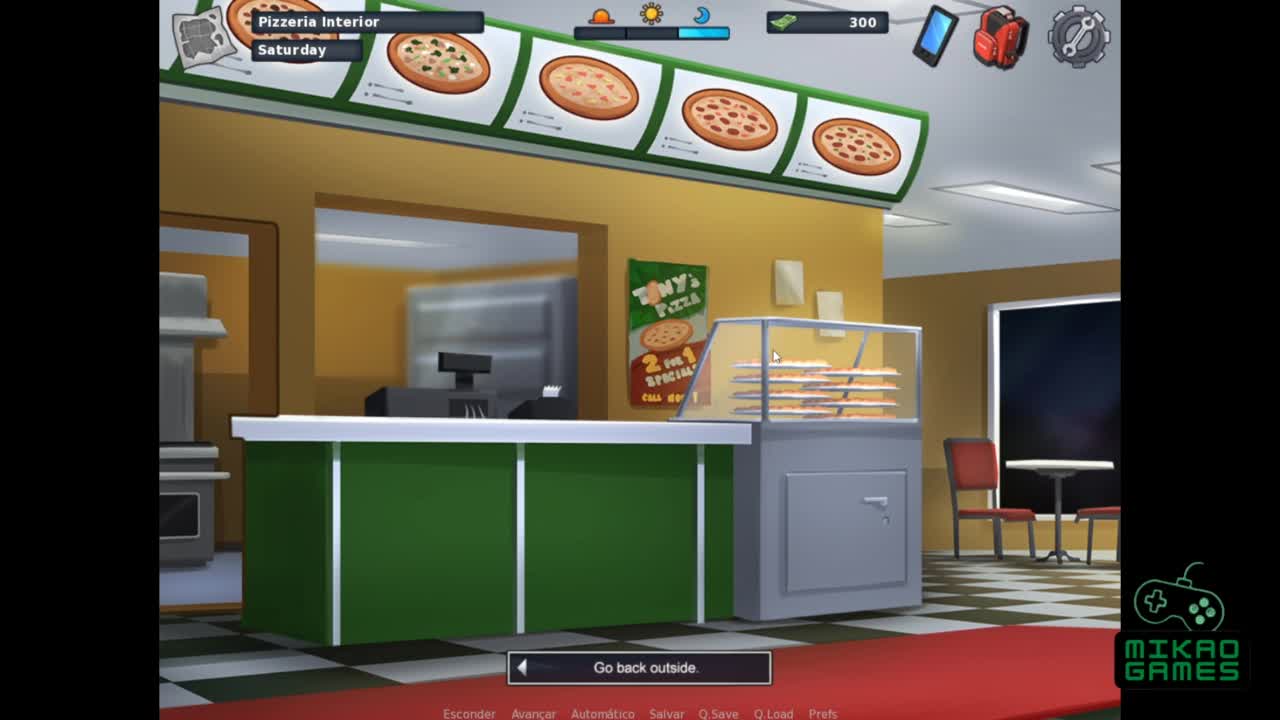
Task: Open the town map icon
Action: point(203,40)
